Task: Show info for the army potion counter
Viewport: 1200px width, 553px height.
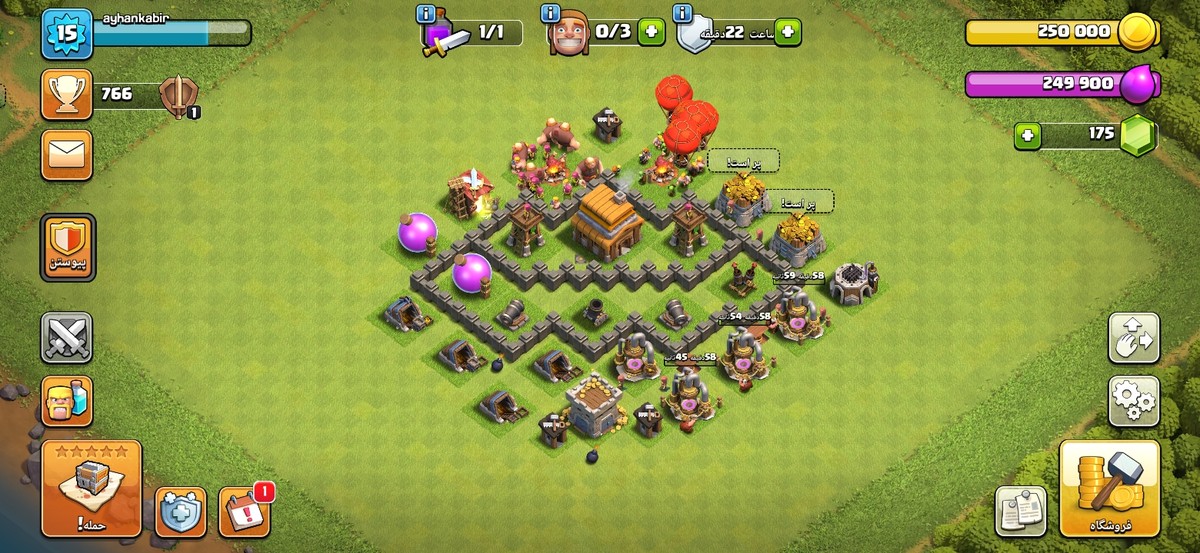Action: pos(427,13)
